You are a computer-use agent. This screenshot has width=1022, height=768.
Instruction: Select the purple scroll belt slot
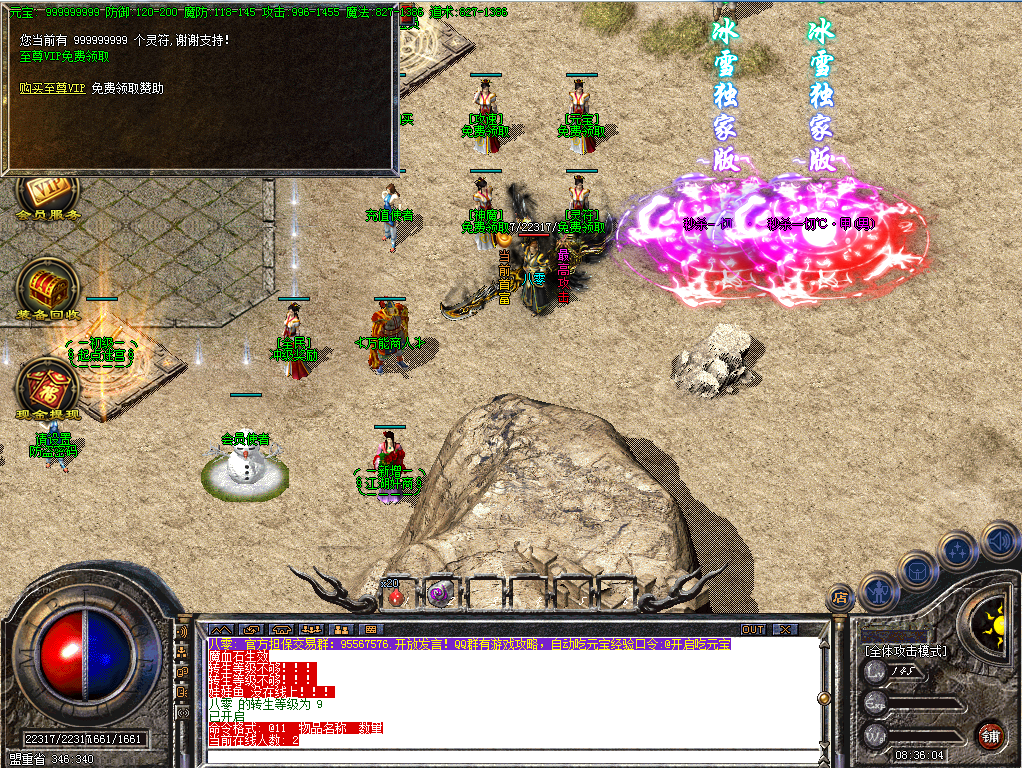438,595
